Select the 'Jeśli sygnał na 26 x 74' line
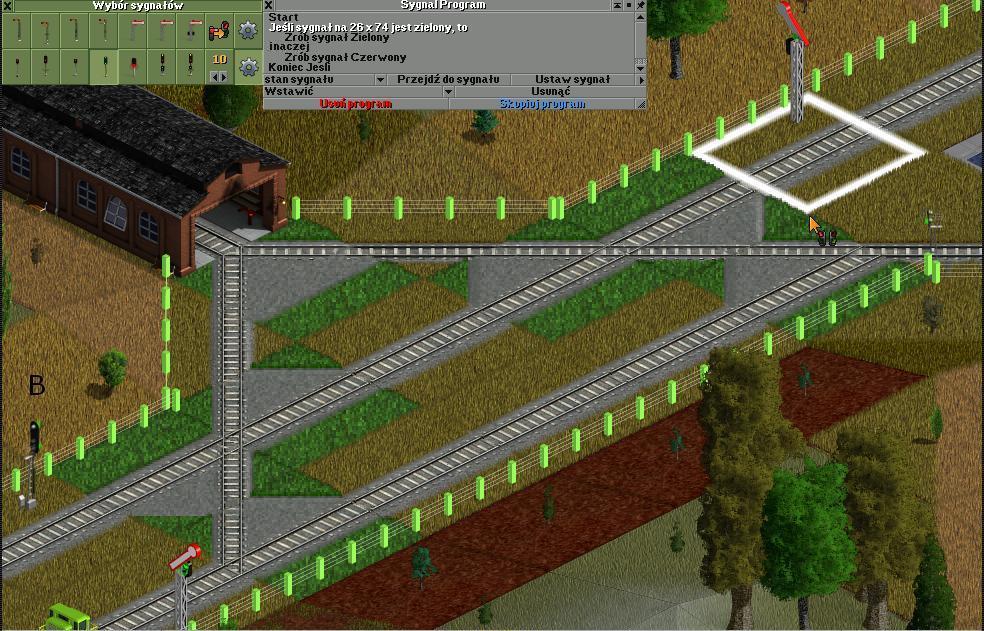This screenshot has width=984, height=631. [x=368, y=27]
